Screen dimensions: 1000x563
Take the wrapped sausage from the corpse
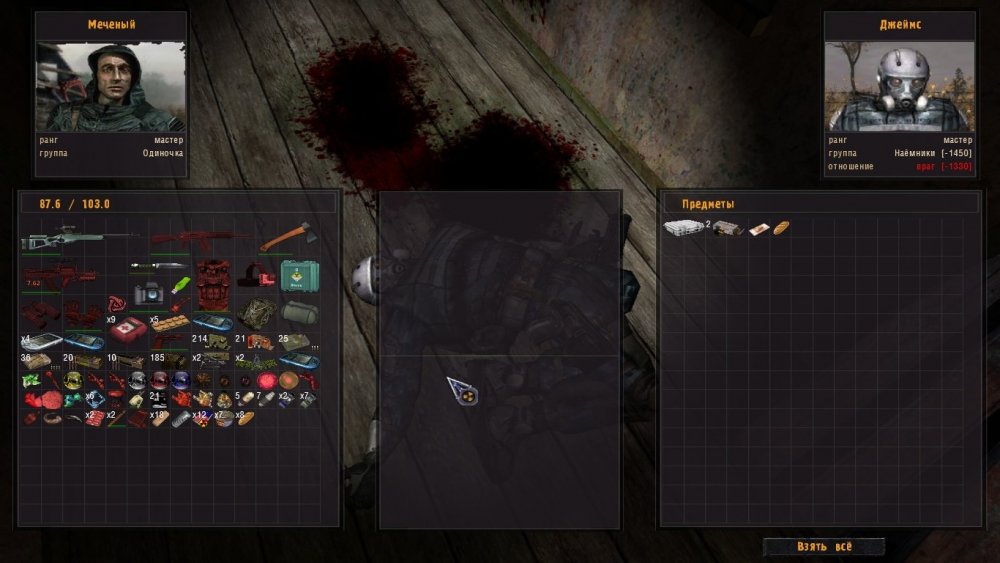758,228
